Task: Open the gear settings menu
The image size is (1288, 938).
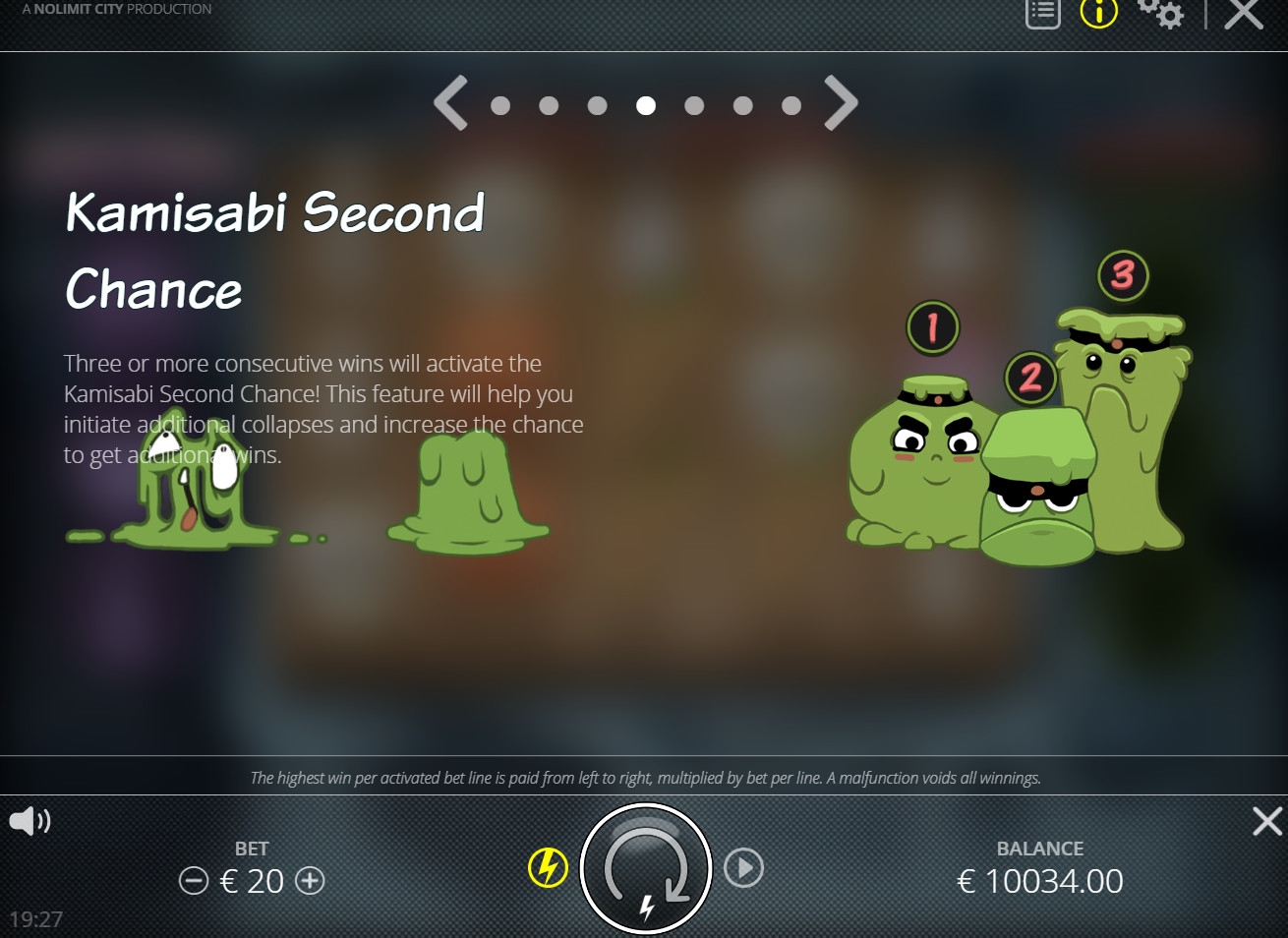Action: [x=1161, y=13]
